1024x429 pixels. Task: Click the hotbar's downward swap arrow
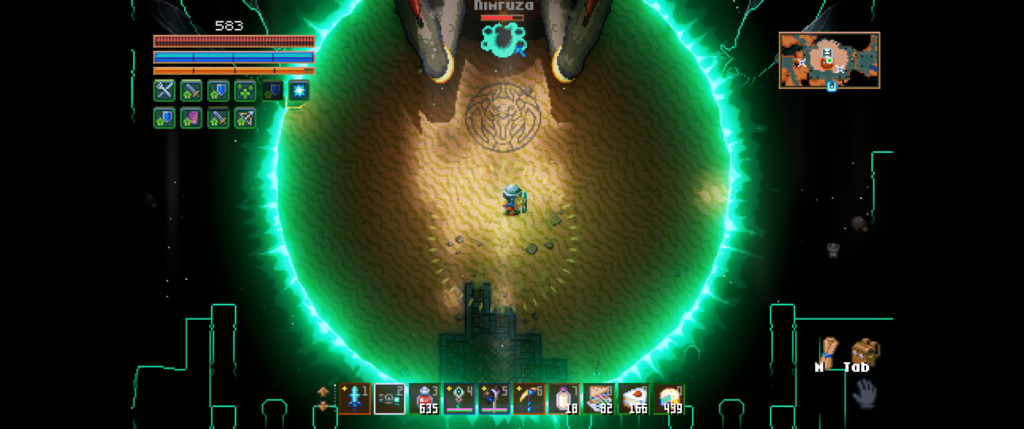tap(322, 406)
